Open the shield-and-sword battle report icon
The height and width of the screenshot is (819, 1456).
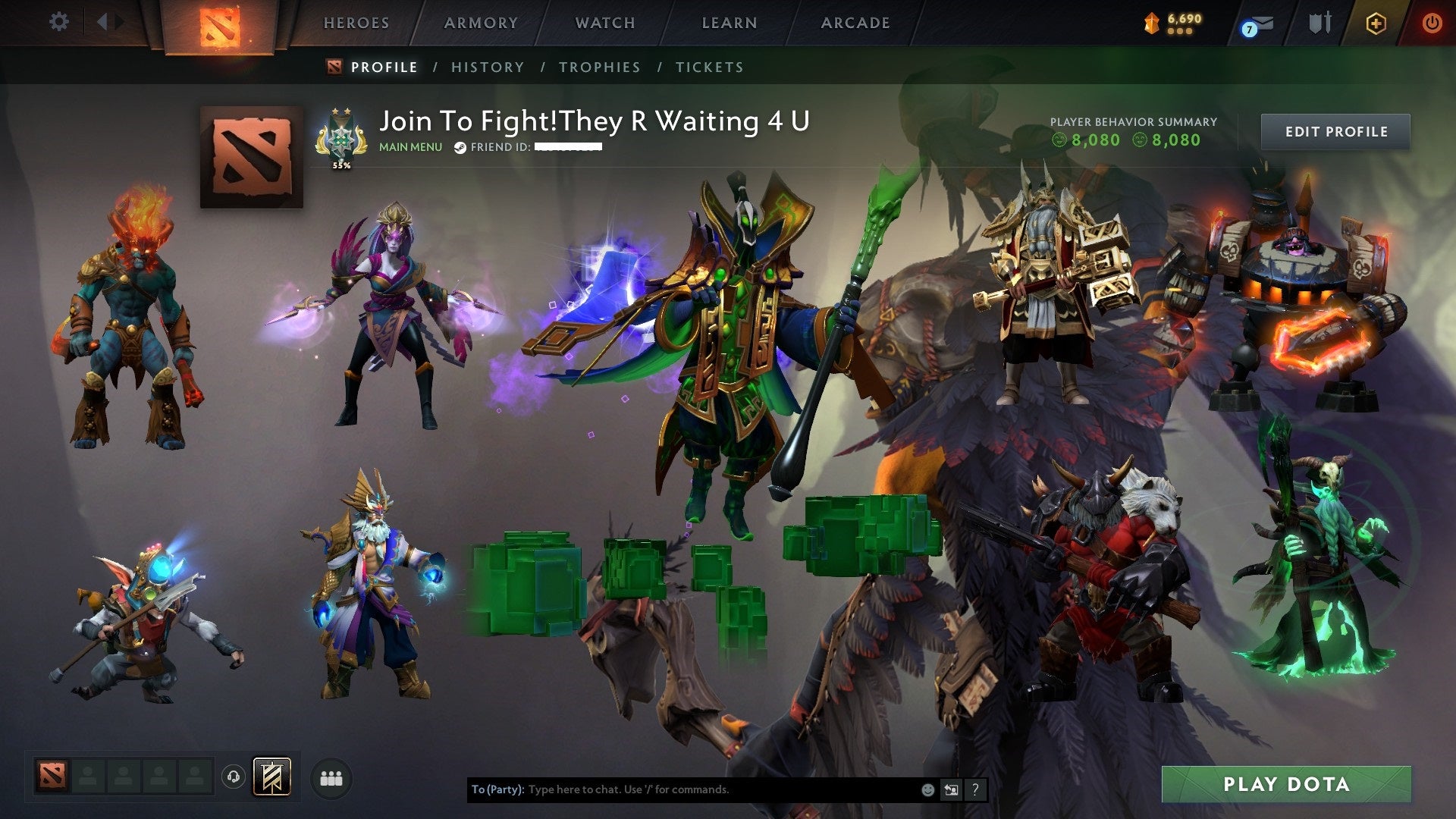(1319, 23)
